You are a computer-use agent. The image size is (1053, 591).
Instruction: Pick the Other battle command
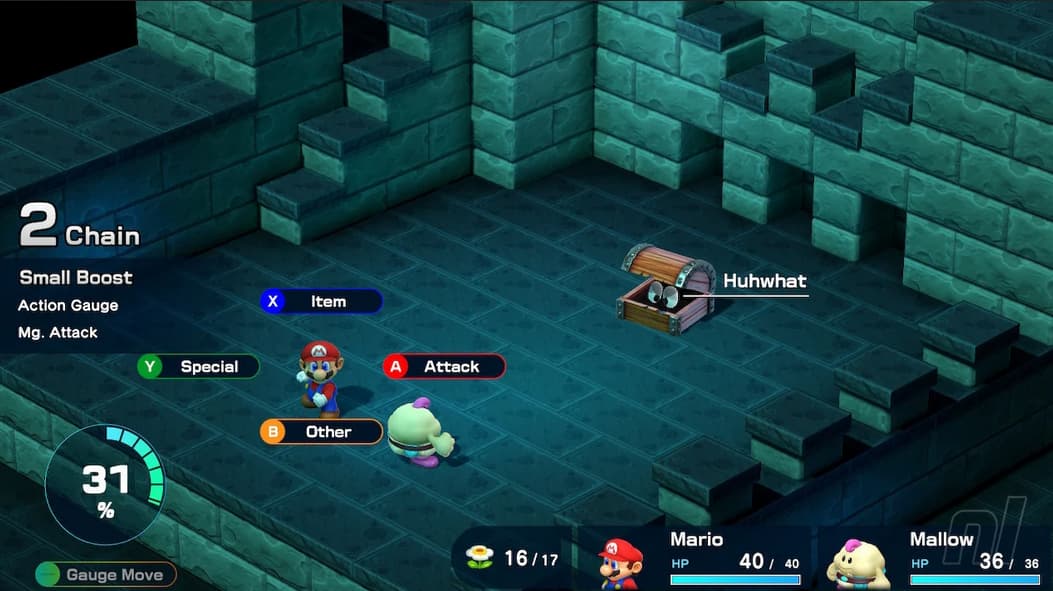coord(321,432)
